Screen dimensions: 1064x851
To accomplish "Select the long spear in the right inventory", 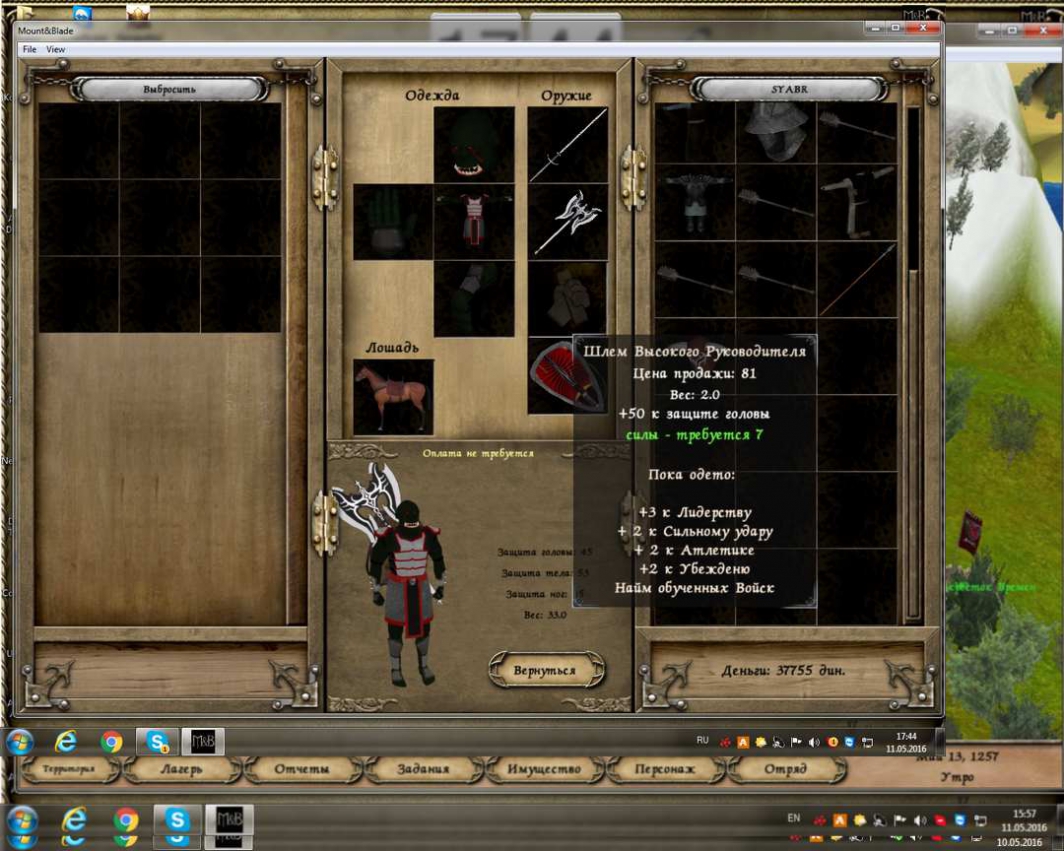I will [x=857, y=280].
